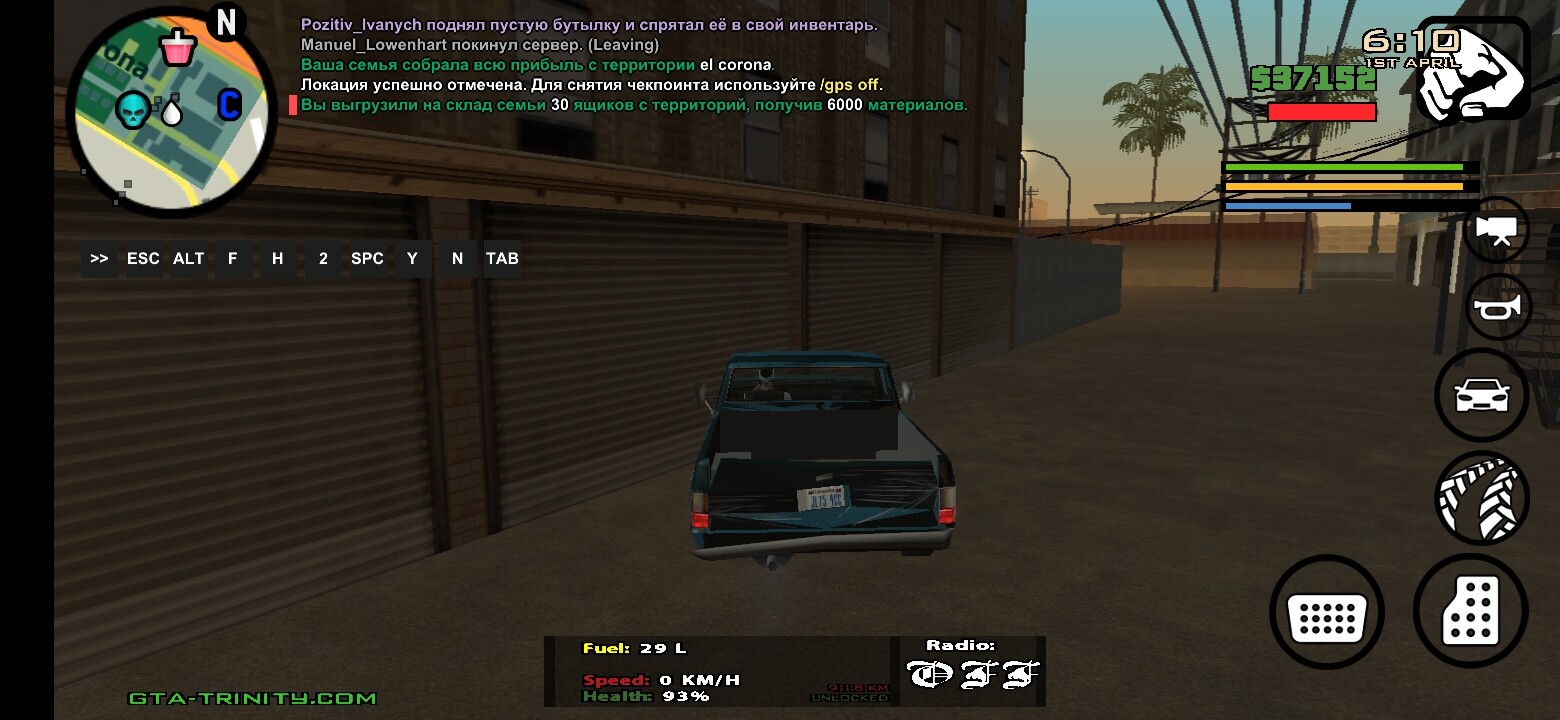The image size is (1560, 720).
Task: Tap the TAB key button
Action: 502,258
